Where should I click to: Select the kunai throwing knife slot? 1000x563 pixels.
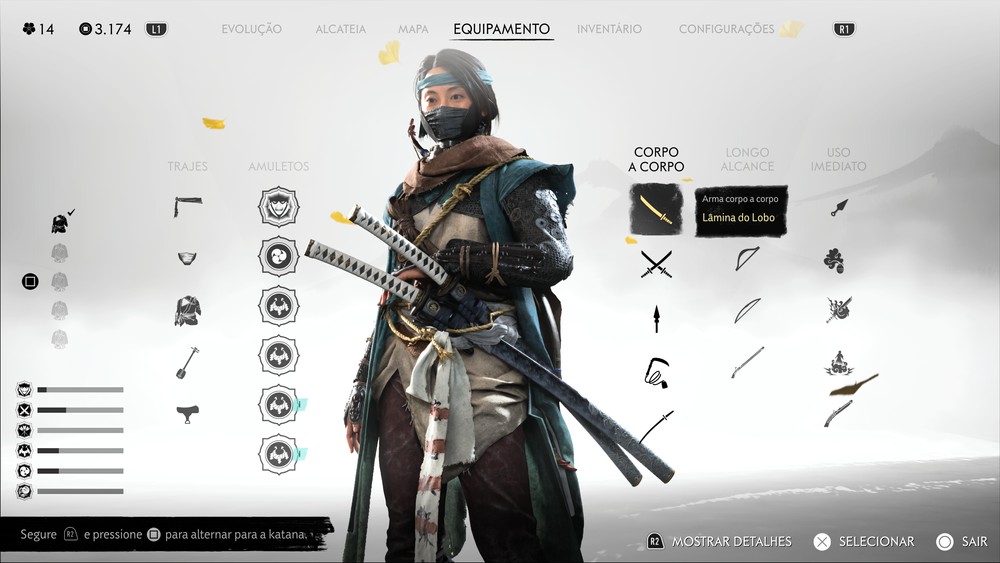[838, 207]
